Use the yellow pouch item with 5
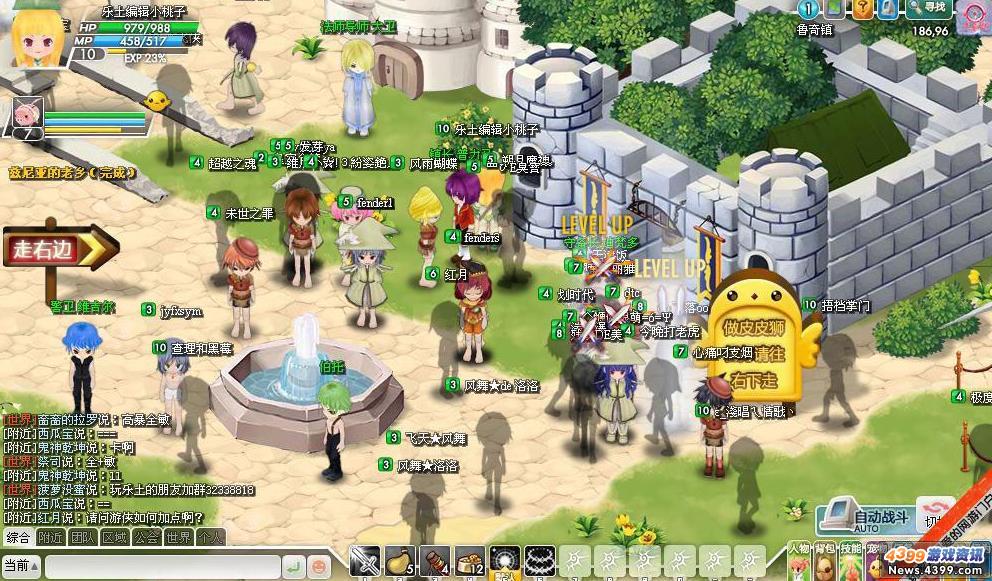The width and height of the screenshot is (992, 581). 400,561
